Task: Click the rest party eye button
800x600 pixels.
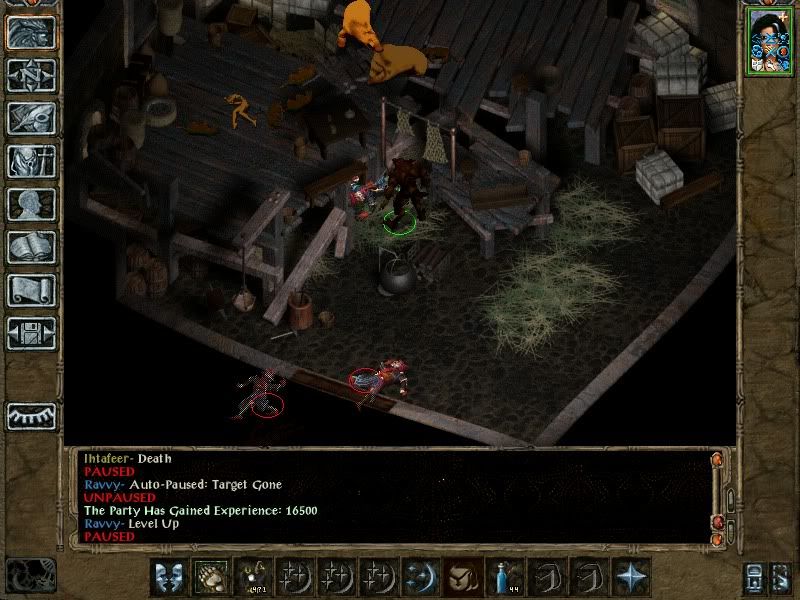Action: (31, 416)
